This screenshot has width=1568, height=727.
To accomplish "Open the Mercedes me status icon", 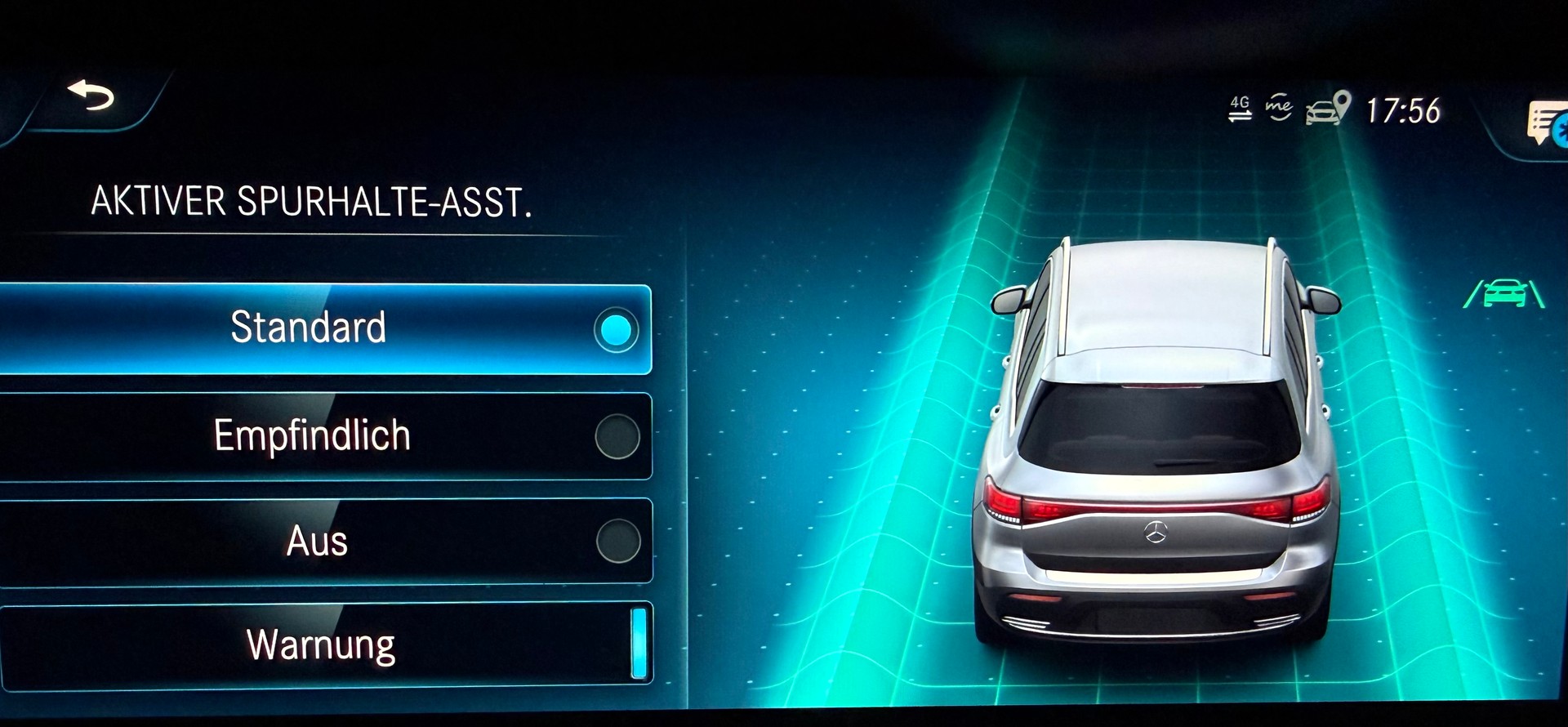I will [x=1277, y=106].
